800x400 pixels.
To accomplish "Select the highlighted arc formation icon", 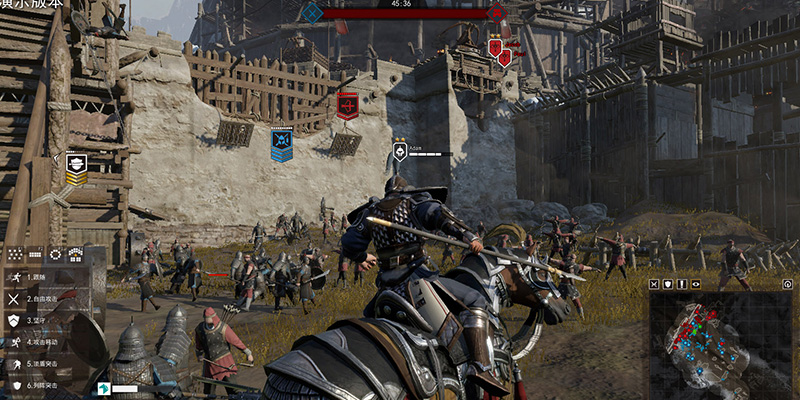I will 75,254.
